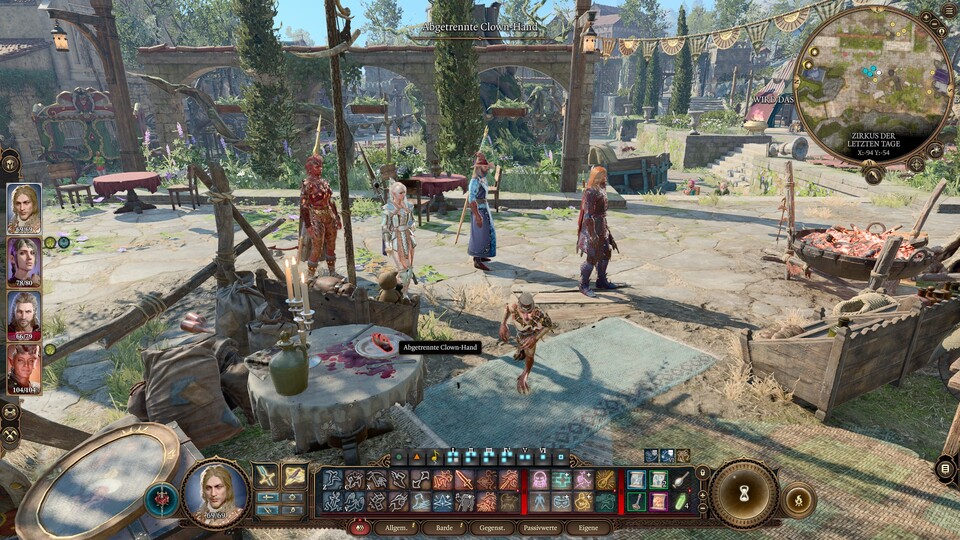Select the blonde character's party portrait

click(24, 208)
